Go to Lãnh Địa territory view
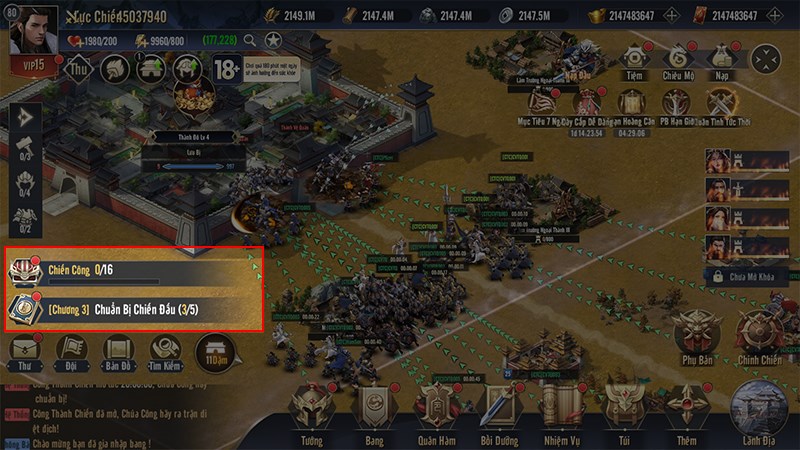 762,410
